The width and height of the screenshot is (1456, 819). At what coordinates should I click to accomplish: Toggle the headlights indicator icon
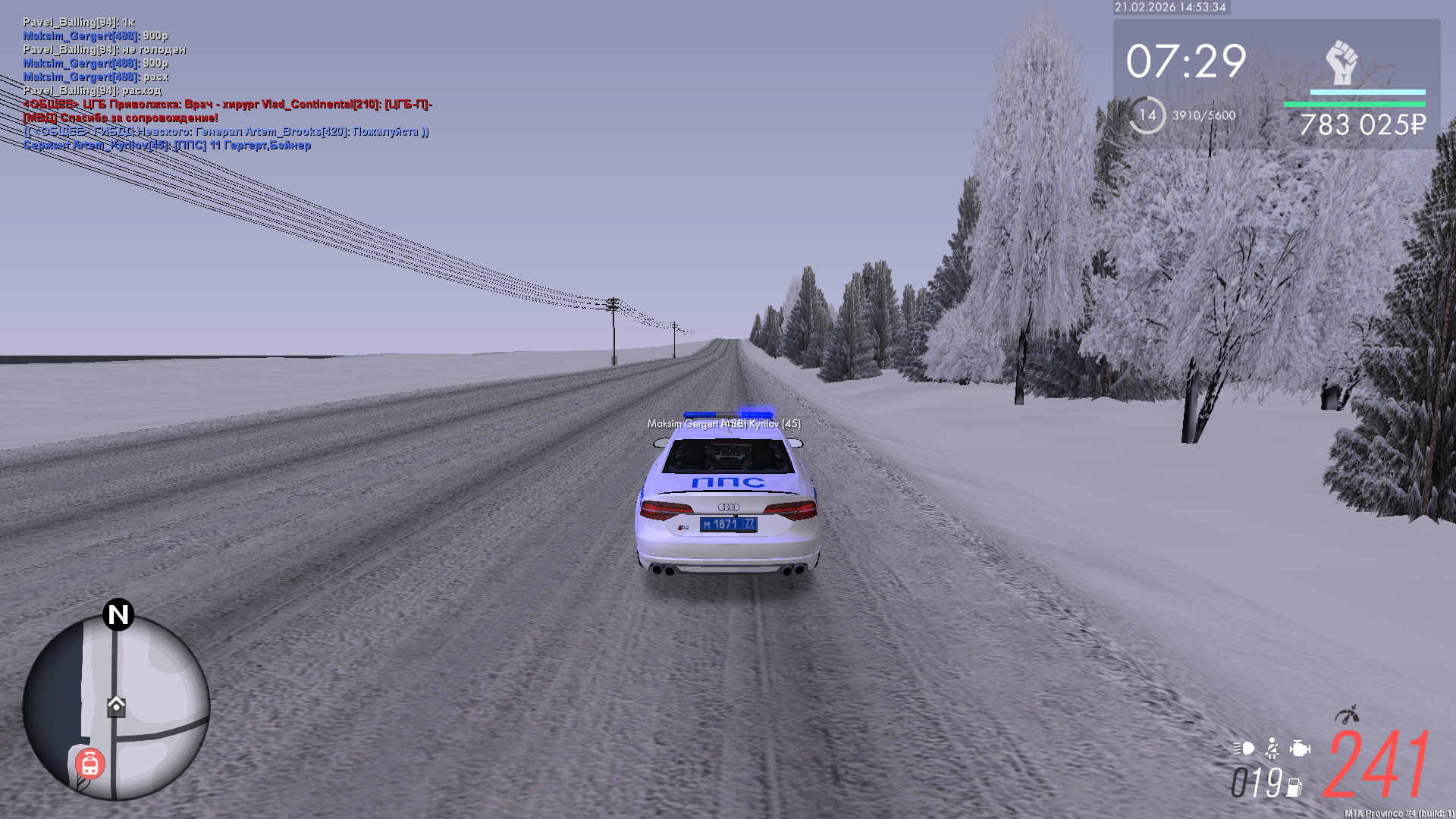tap(1244, 748)
